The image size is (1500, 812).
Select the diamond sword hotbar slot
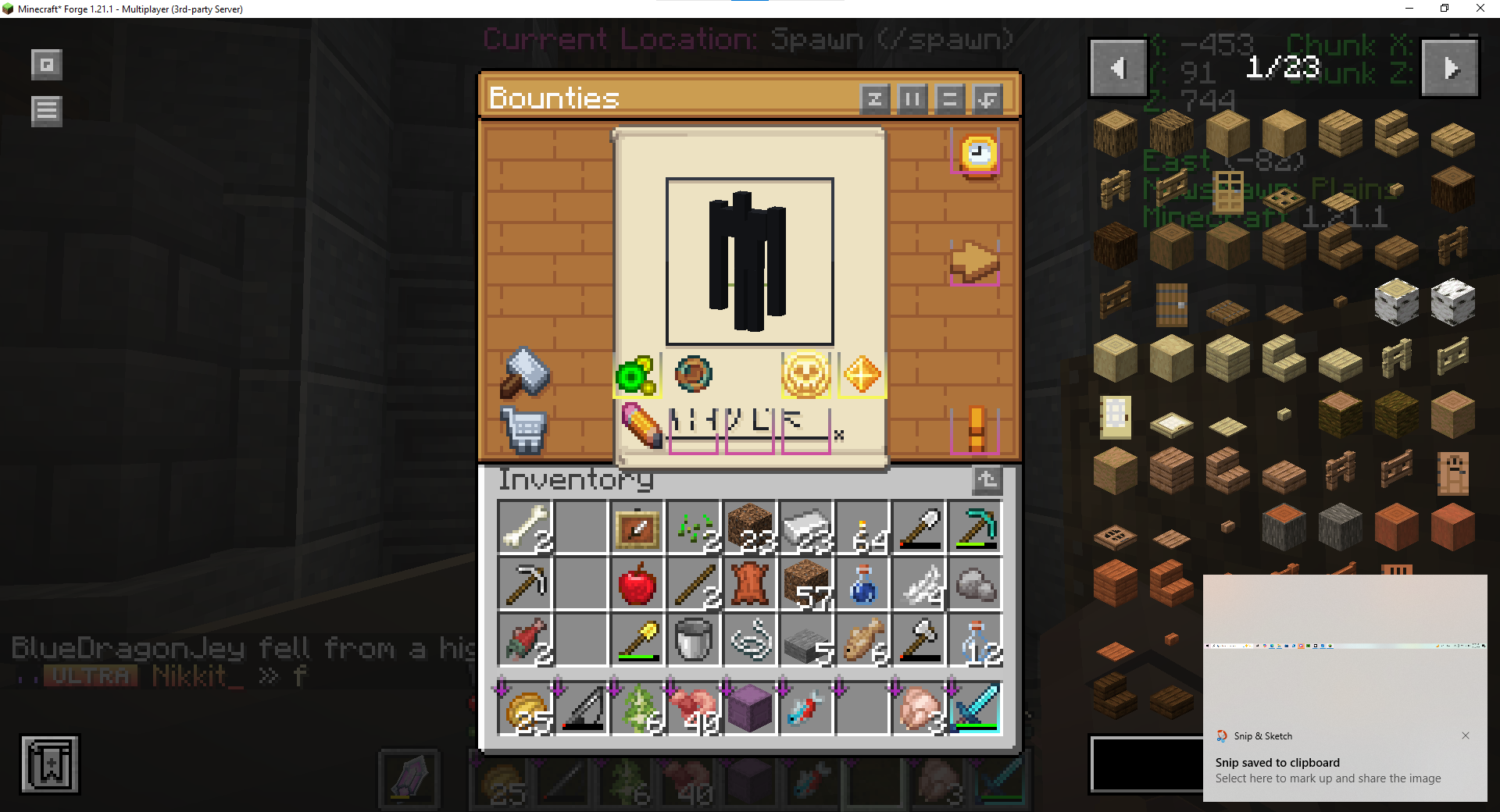tap(975, 709)
